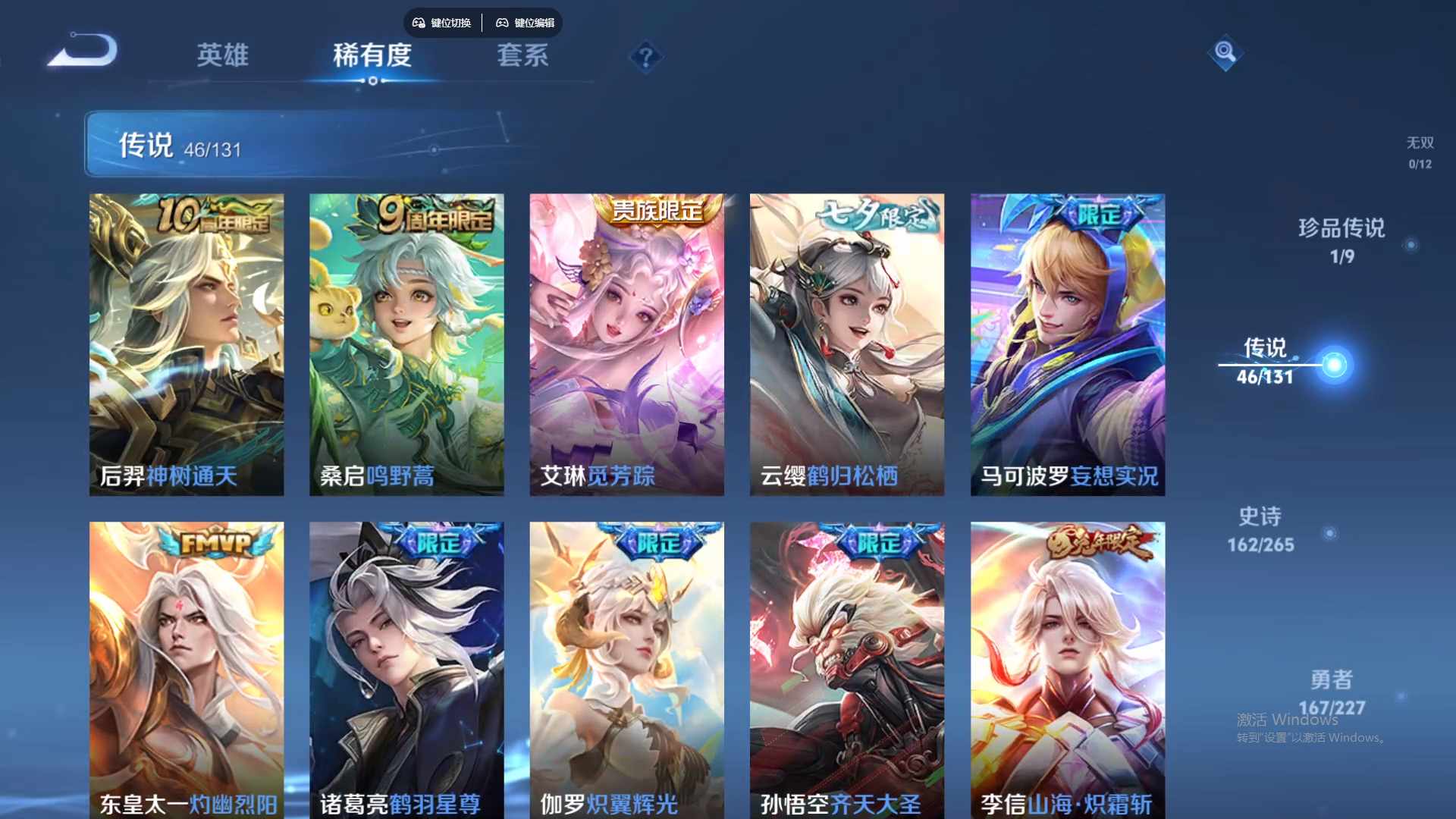Click the 键位编辑 keybind edit icon
The width and height of the screenshot is (1456, 819).
(526, 23)
